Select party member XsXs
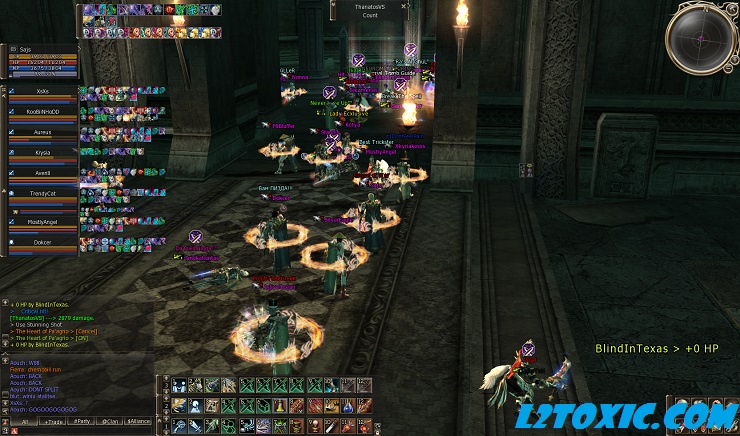The image size is (740, 436). pyautogui.click(x=42, y=91)
